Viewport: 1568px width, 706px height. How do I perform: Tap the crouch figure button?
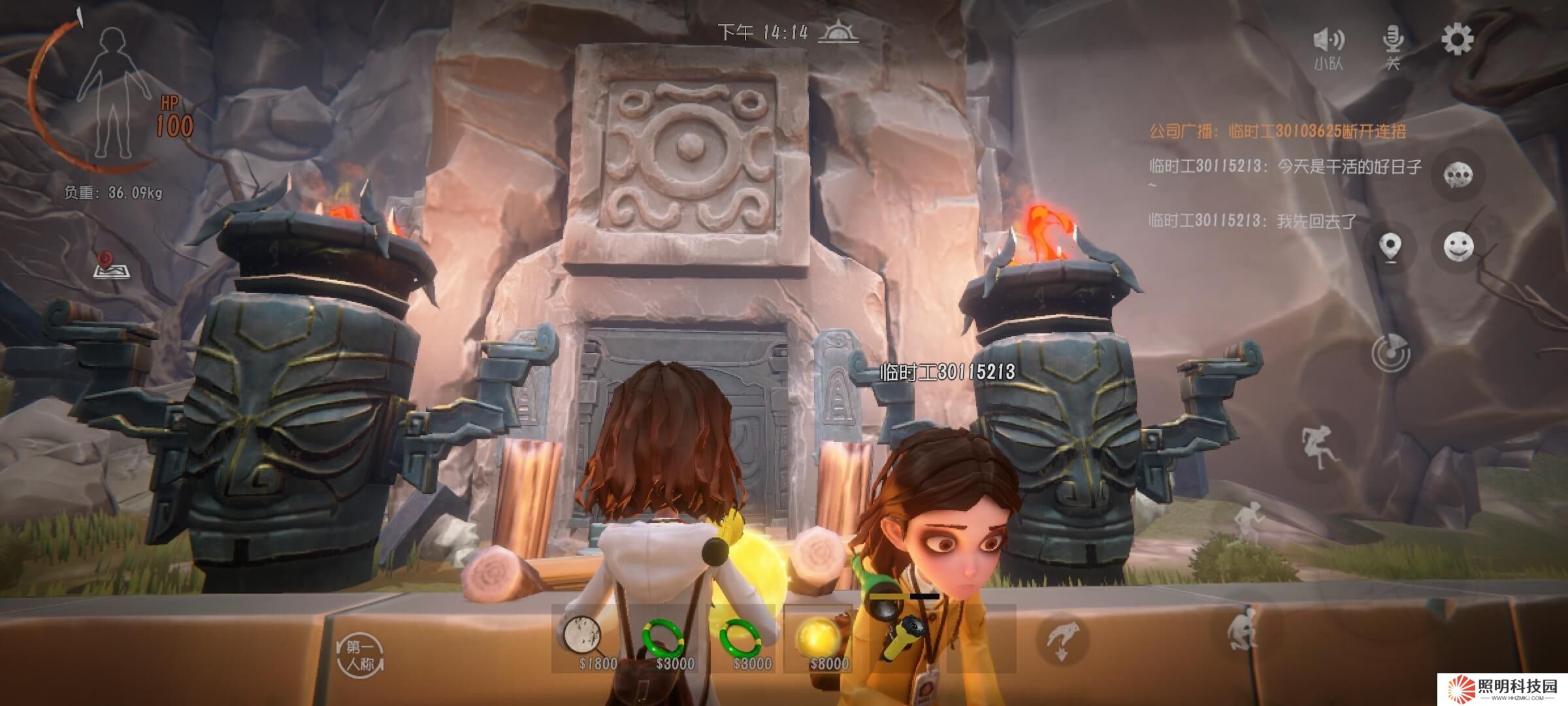pyautogui.click(x=1242, y=628)
